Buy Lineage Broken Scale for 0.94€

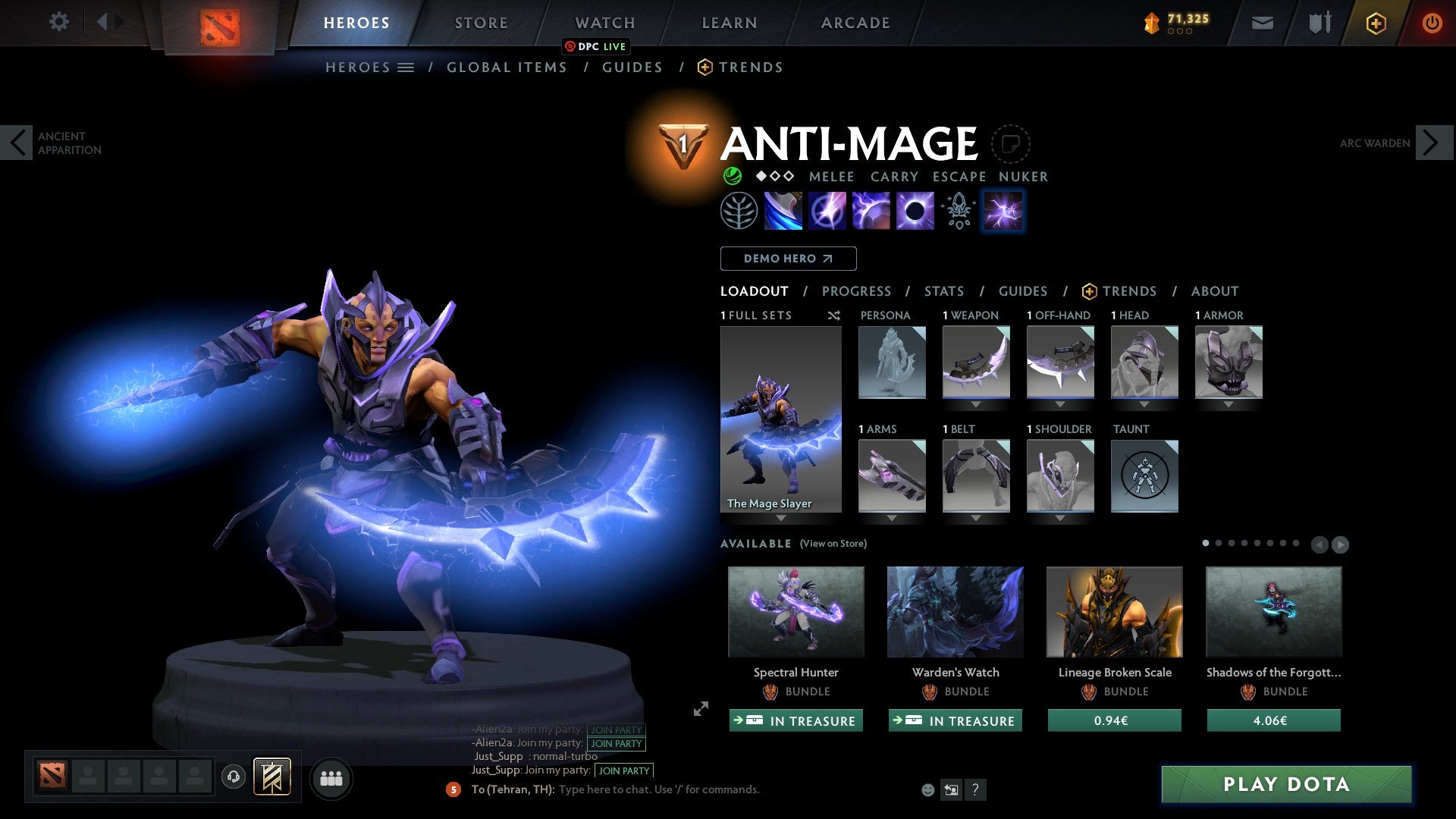point(1114,720)
